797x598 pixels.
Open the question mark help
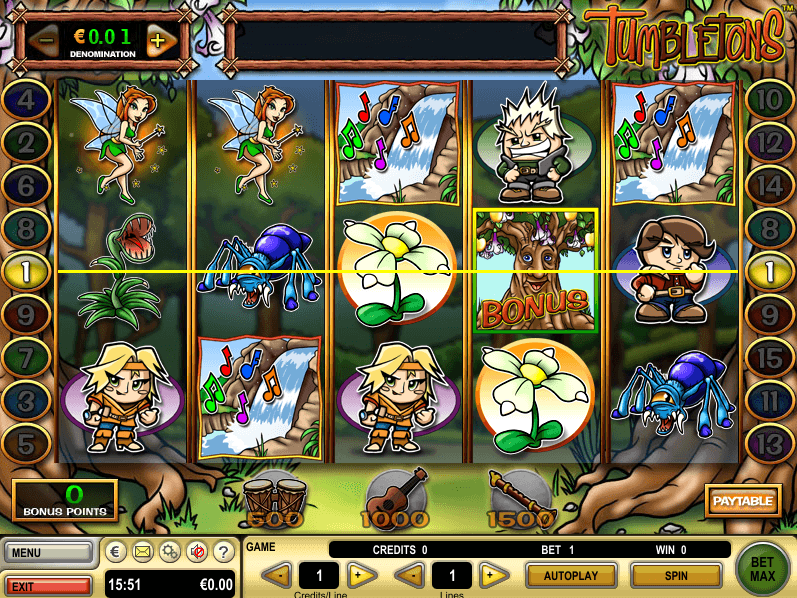[x=226, y=551]
